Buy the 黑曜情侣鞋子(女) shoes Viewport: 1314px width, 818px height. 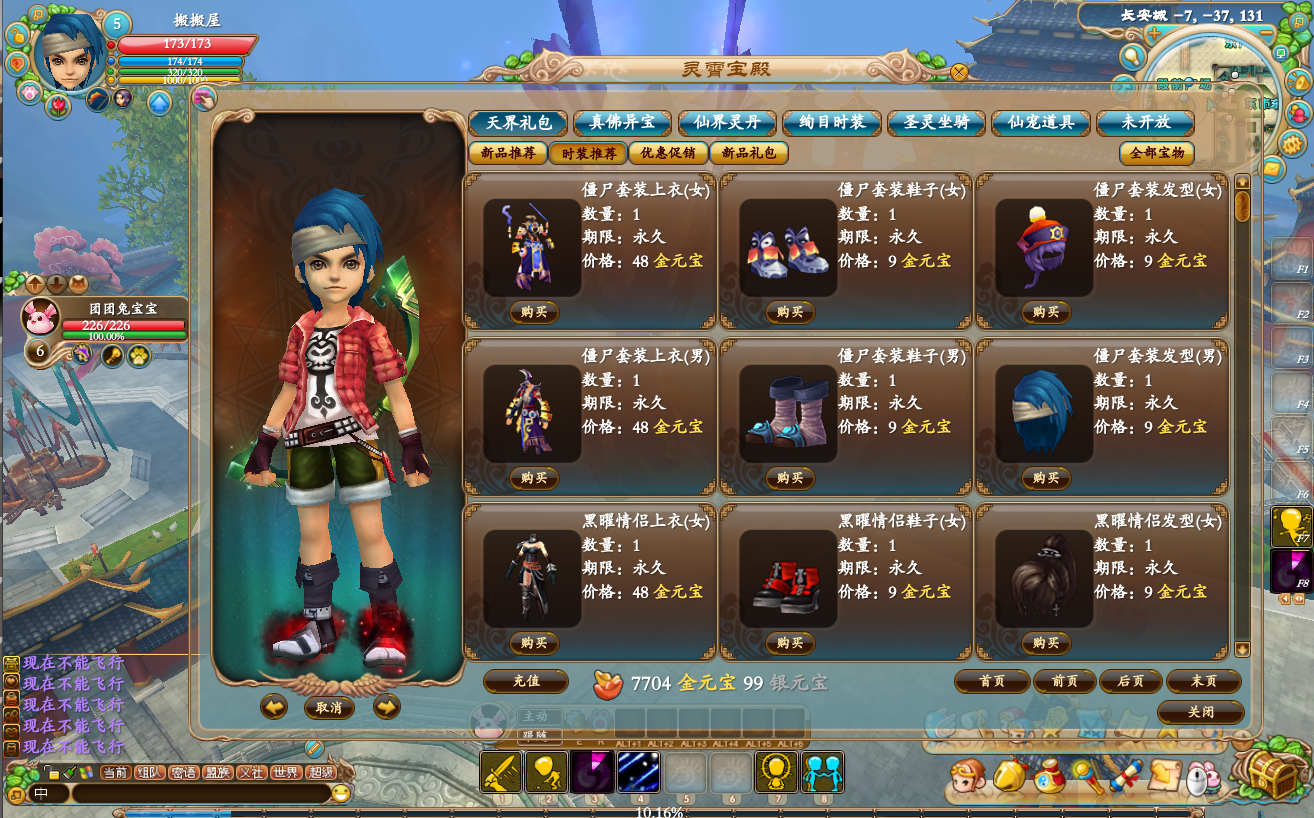click(x=790, y=643)
